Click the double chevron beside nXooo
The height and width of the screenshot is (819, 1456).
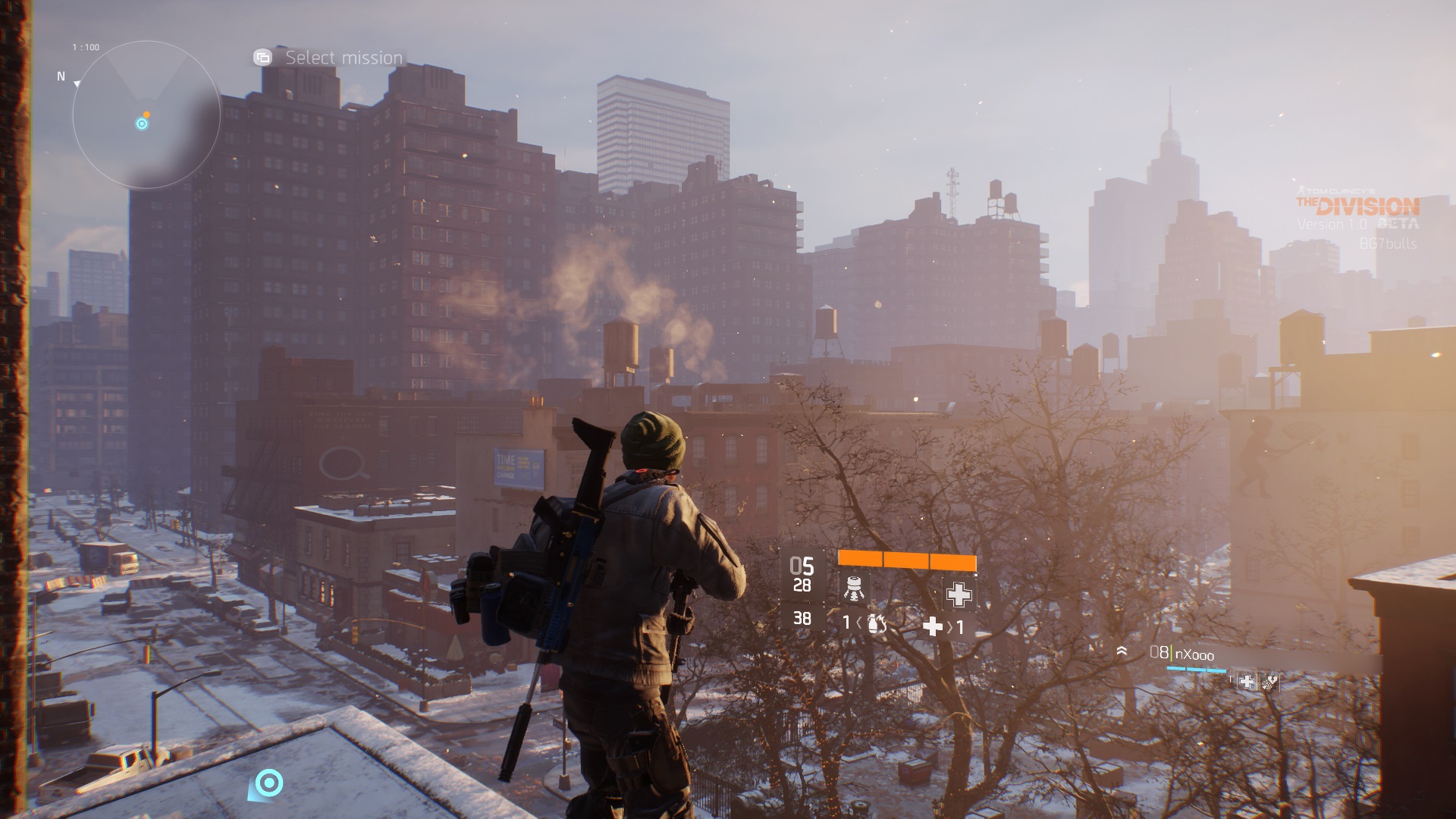(1122, 651)
